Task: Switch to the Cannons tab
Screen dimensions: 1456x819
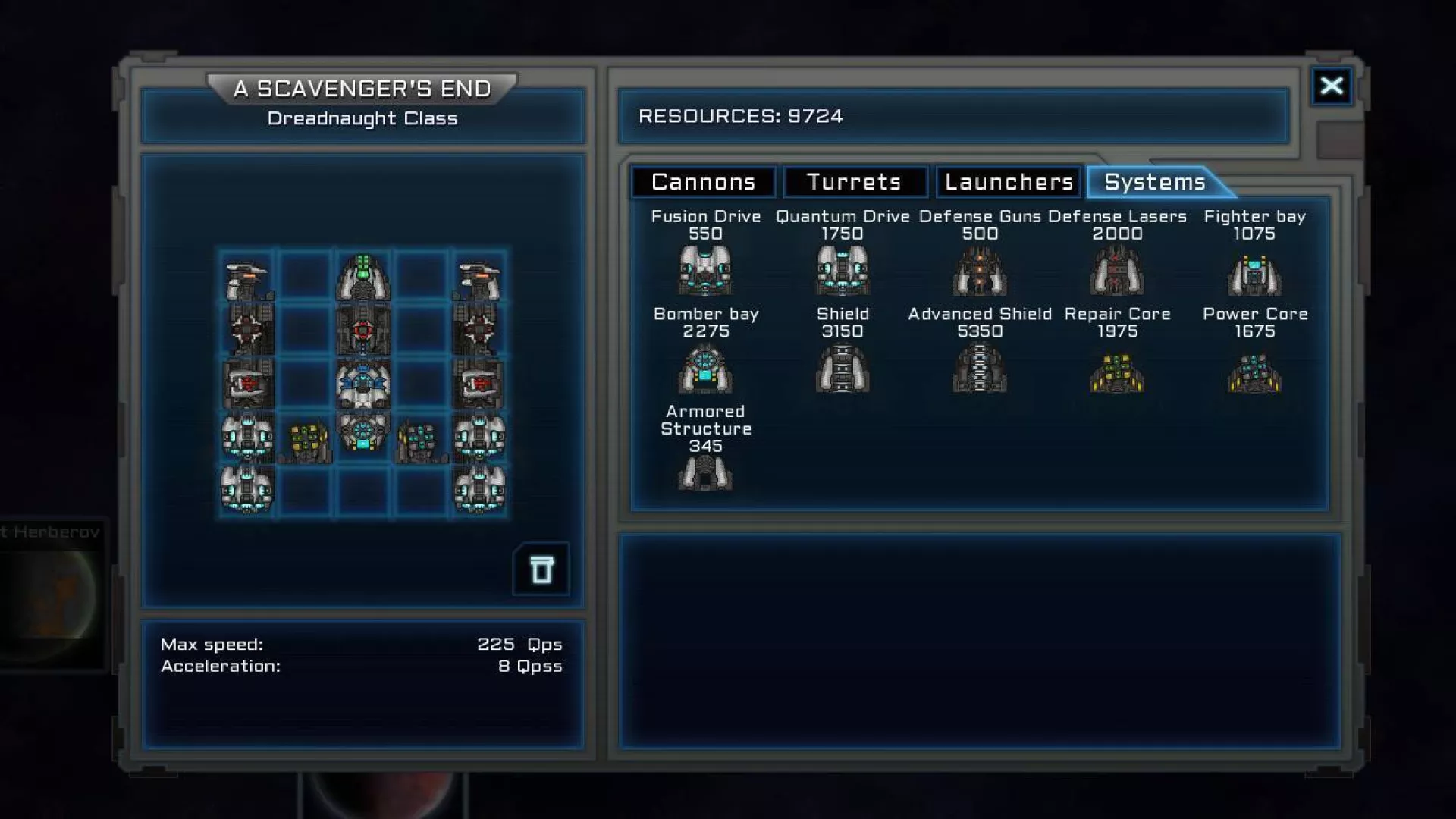Action: (703, 182)
